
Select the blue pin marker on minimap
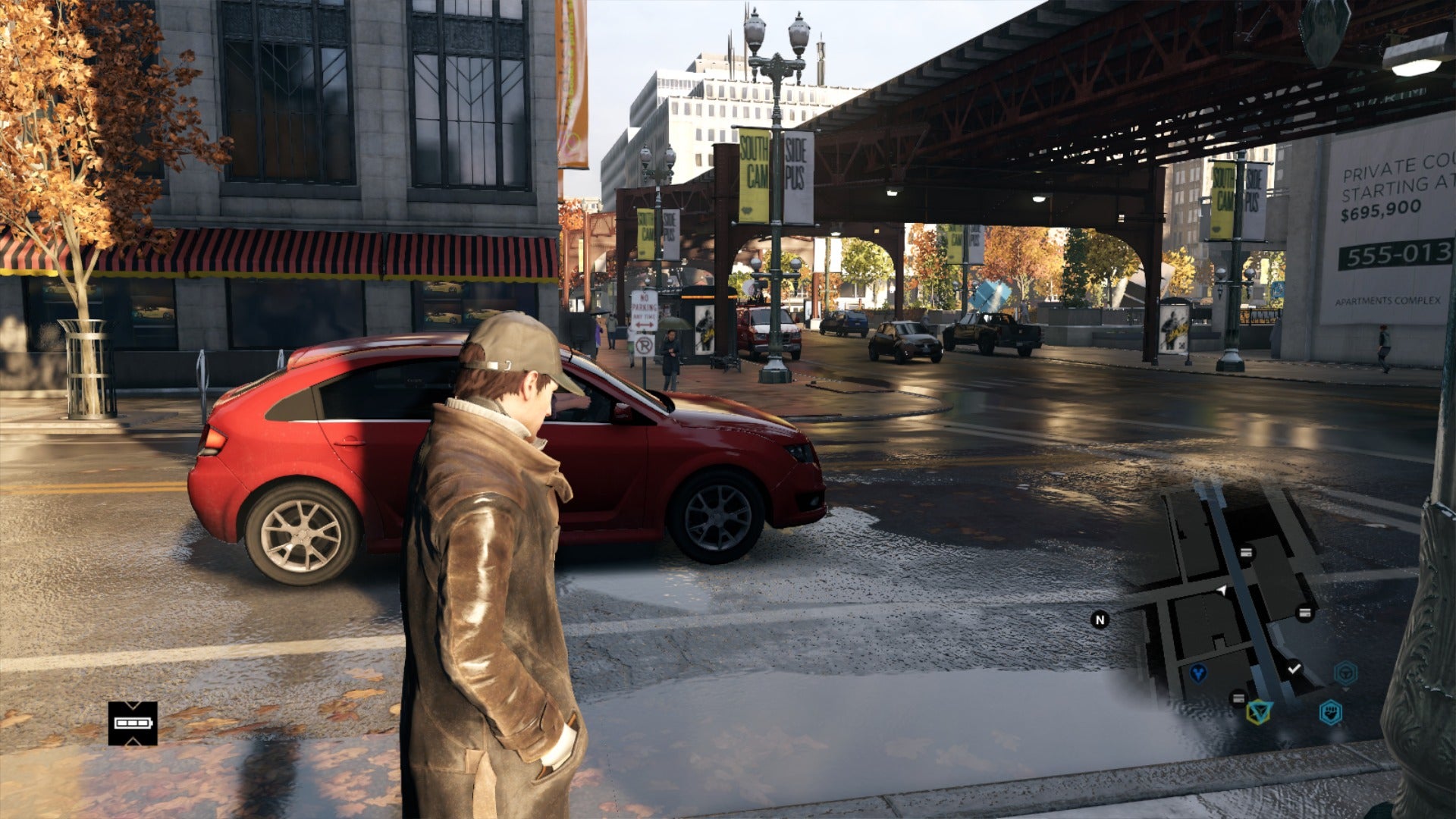1198,672
